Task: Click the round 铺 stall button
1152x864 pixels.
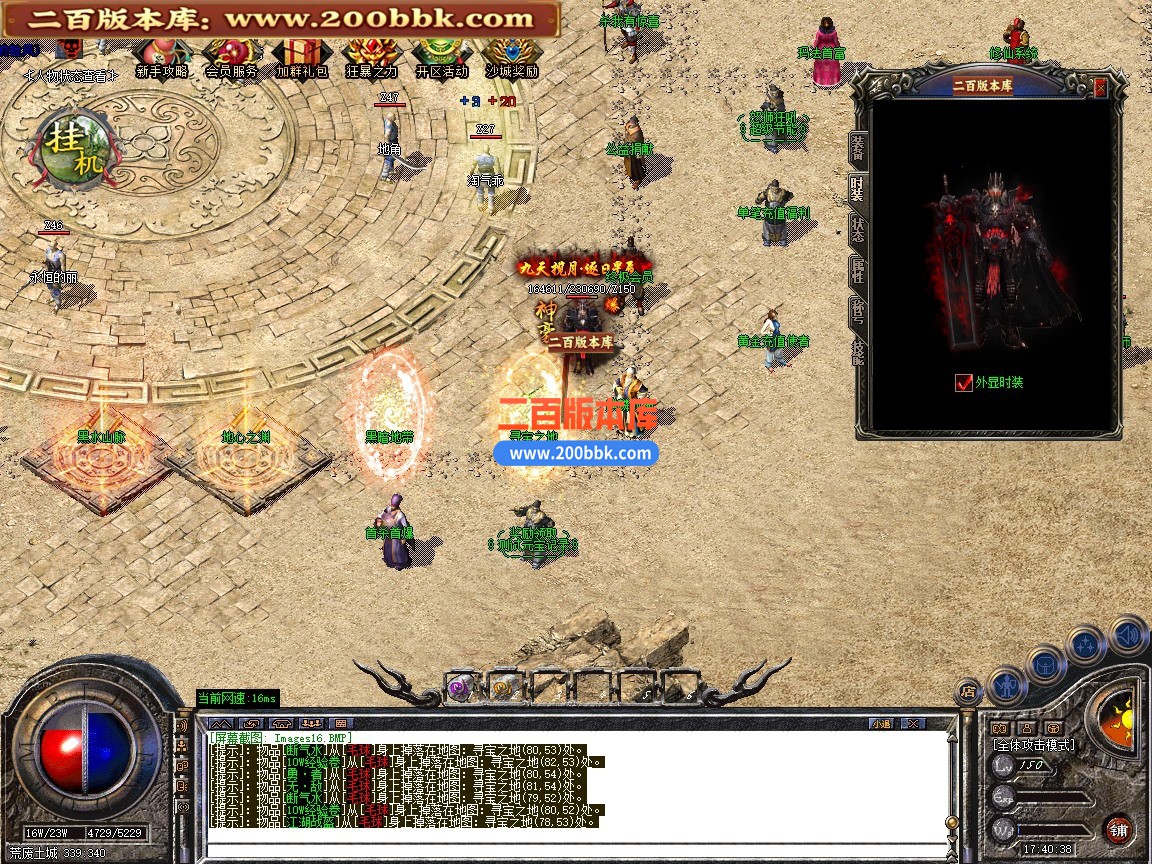Action: [x=1119, y=829]
